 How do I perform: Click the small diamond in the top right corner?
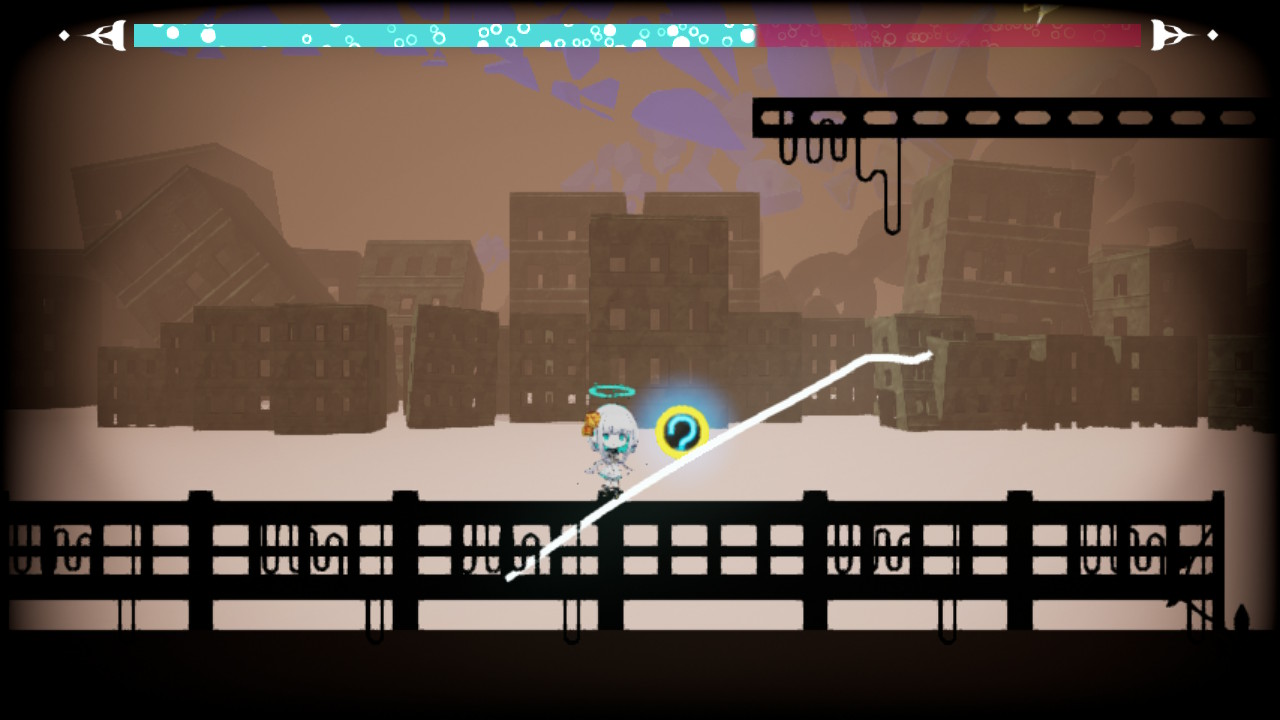click(1211, 36)
